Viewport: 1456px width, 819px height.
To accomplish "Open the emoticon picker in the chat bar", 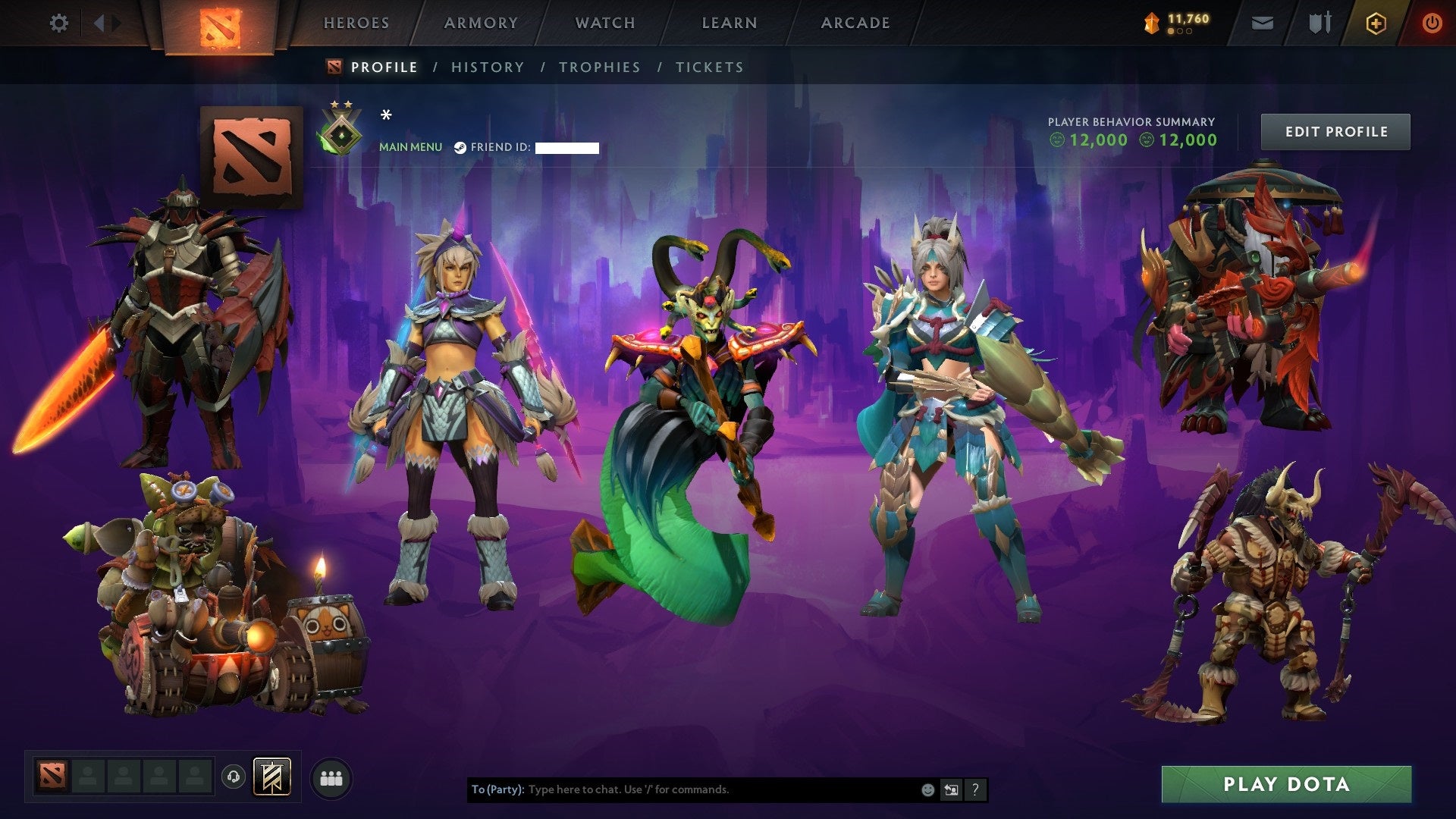I will (927, 789).
